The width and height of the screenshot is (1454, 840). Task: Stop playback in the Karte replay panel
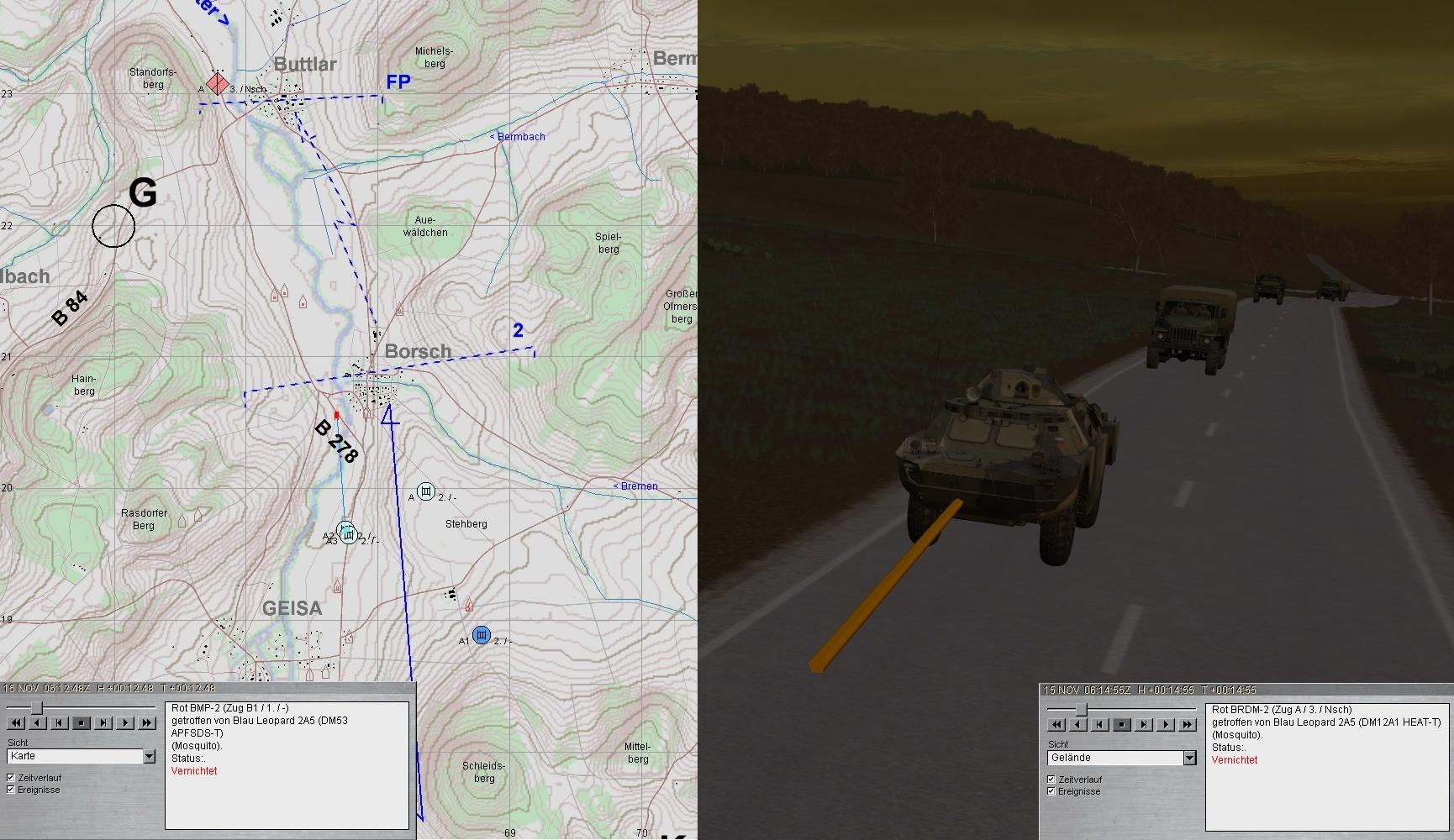(82, 722)
